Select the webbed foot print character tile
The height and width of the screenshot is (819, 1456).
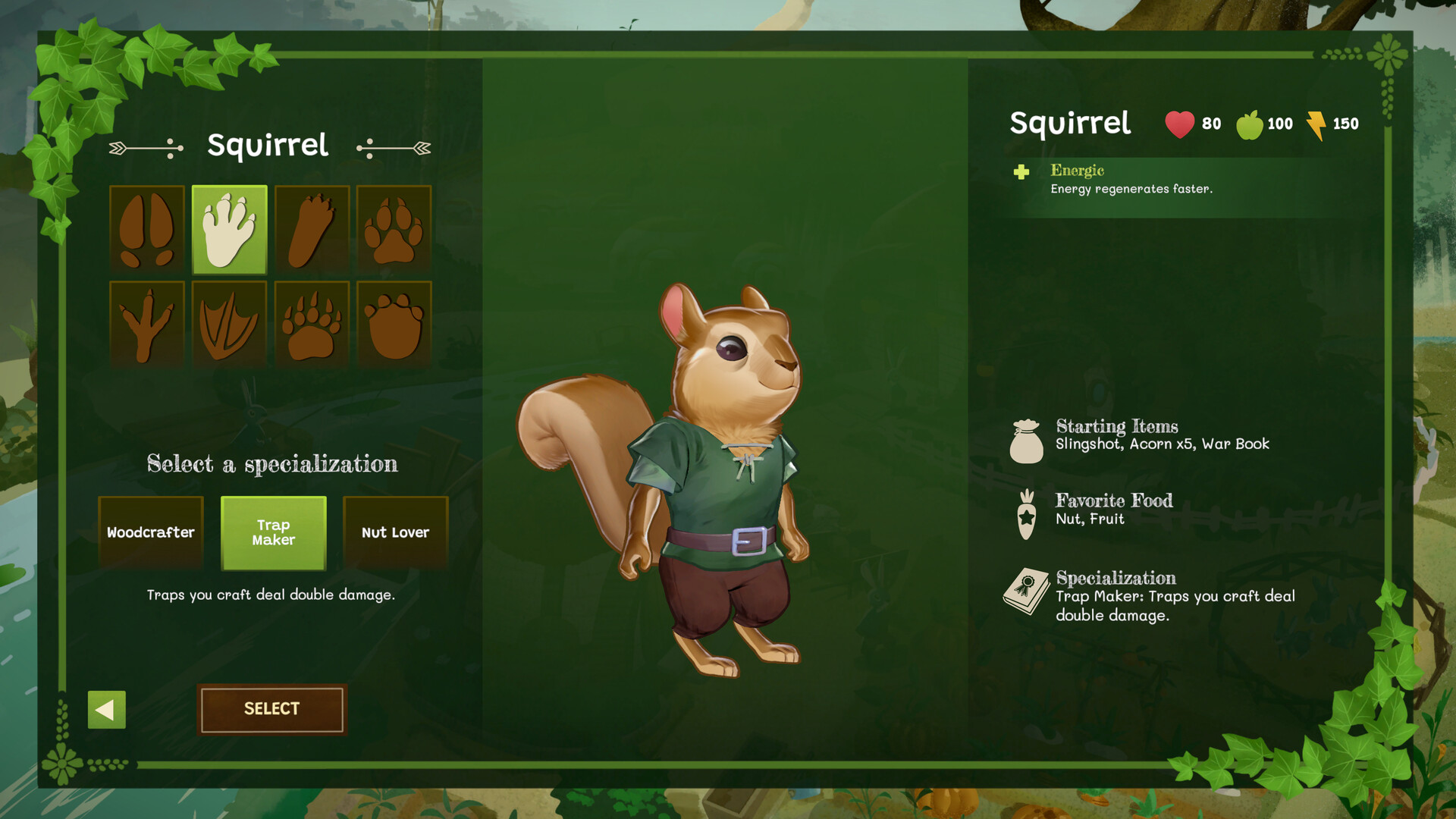(230, 325)
